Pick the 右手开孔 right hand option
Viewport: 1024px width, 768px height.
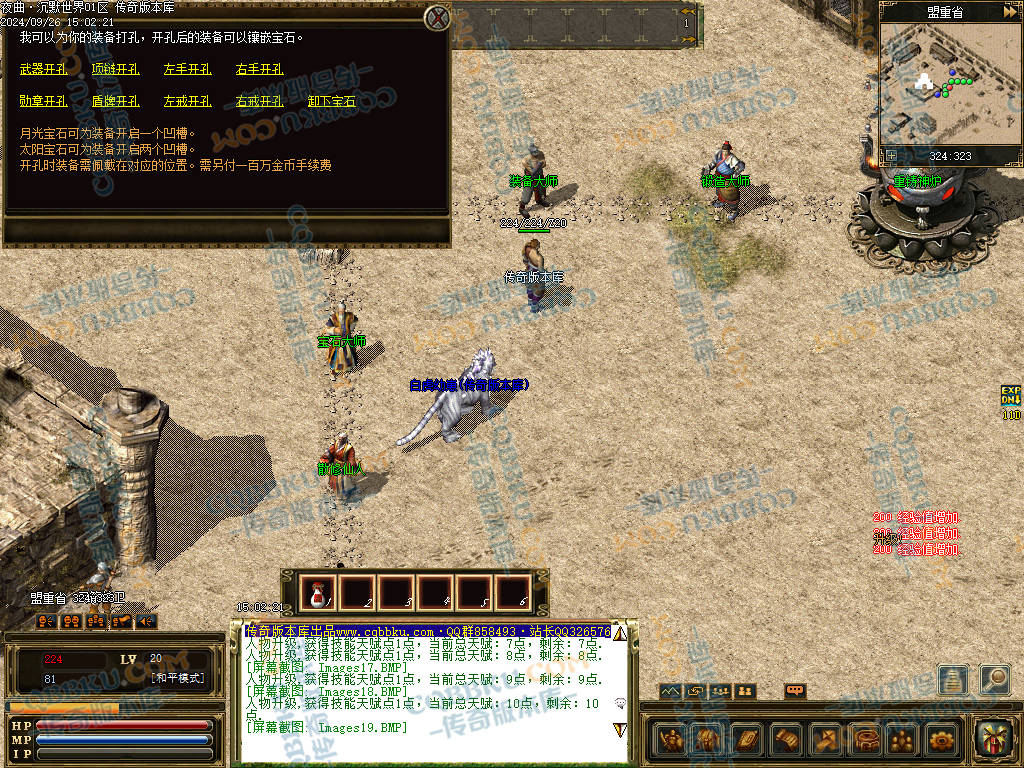(x=259, y=70)
